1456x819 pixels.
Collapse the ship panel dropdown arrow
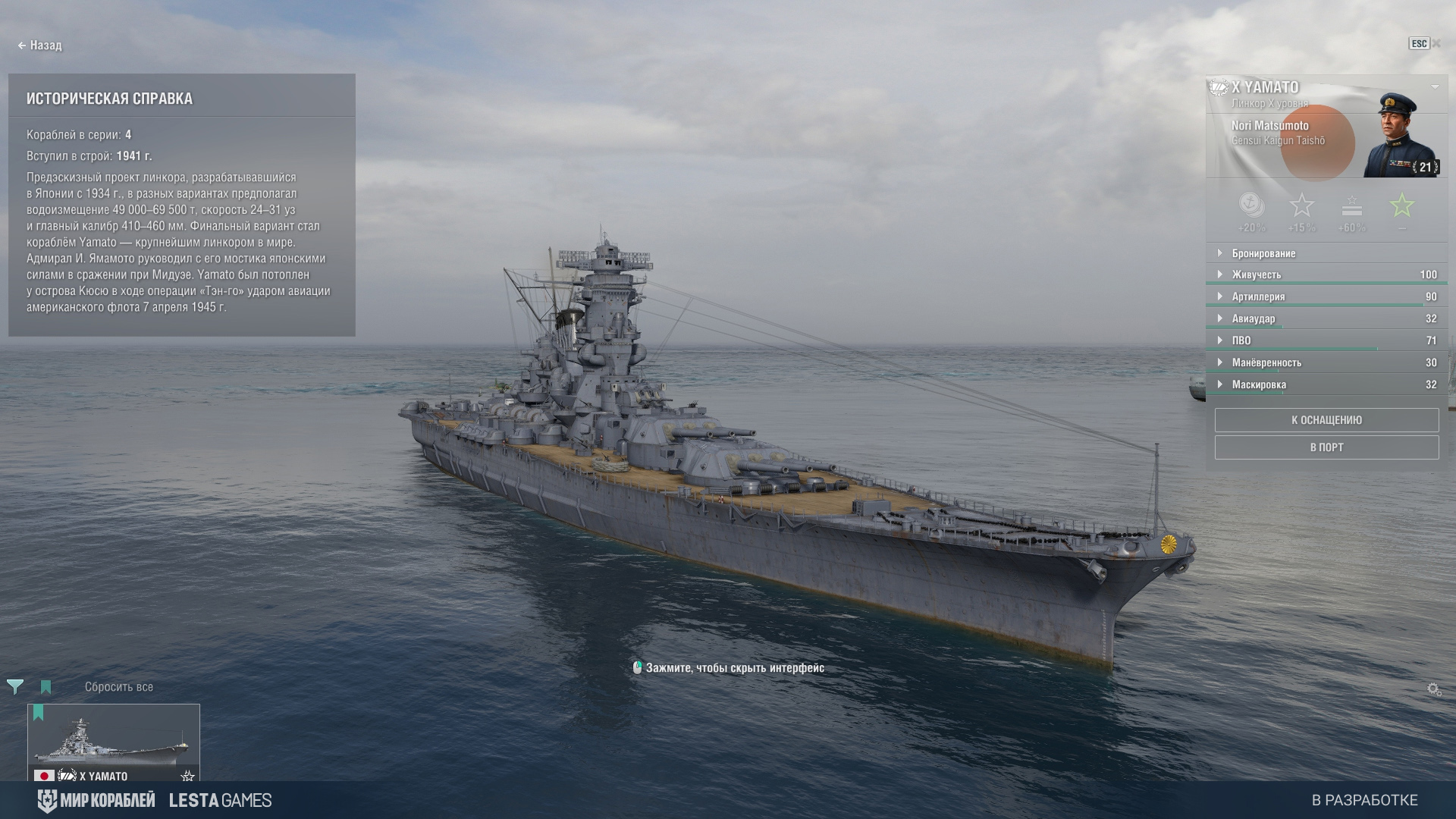pos(1435,87)
